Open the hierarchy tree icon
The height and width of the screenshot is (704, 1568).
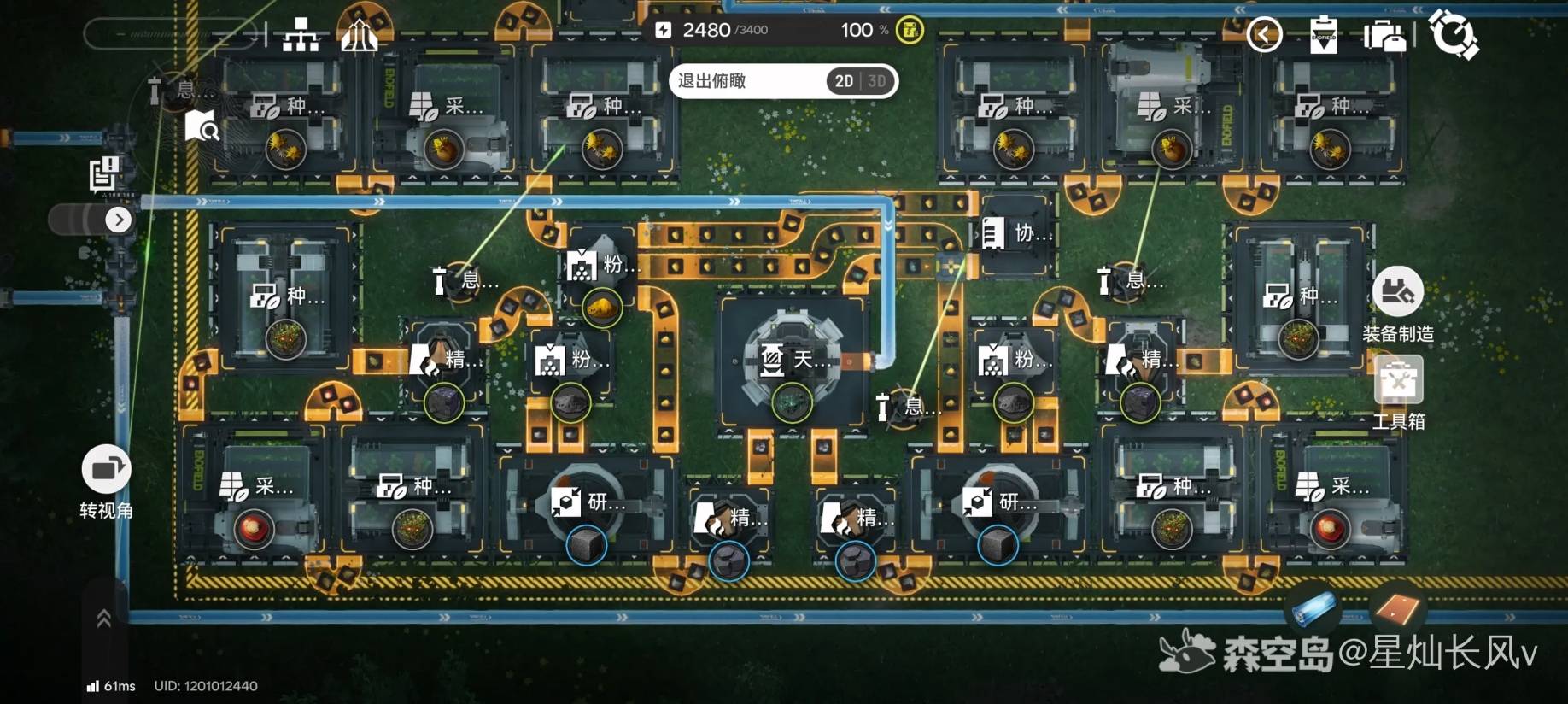coord(301,35)
